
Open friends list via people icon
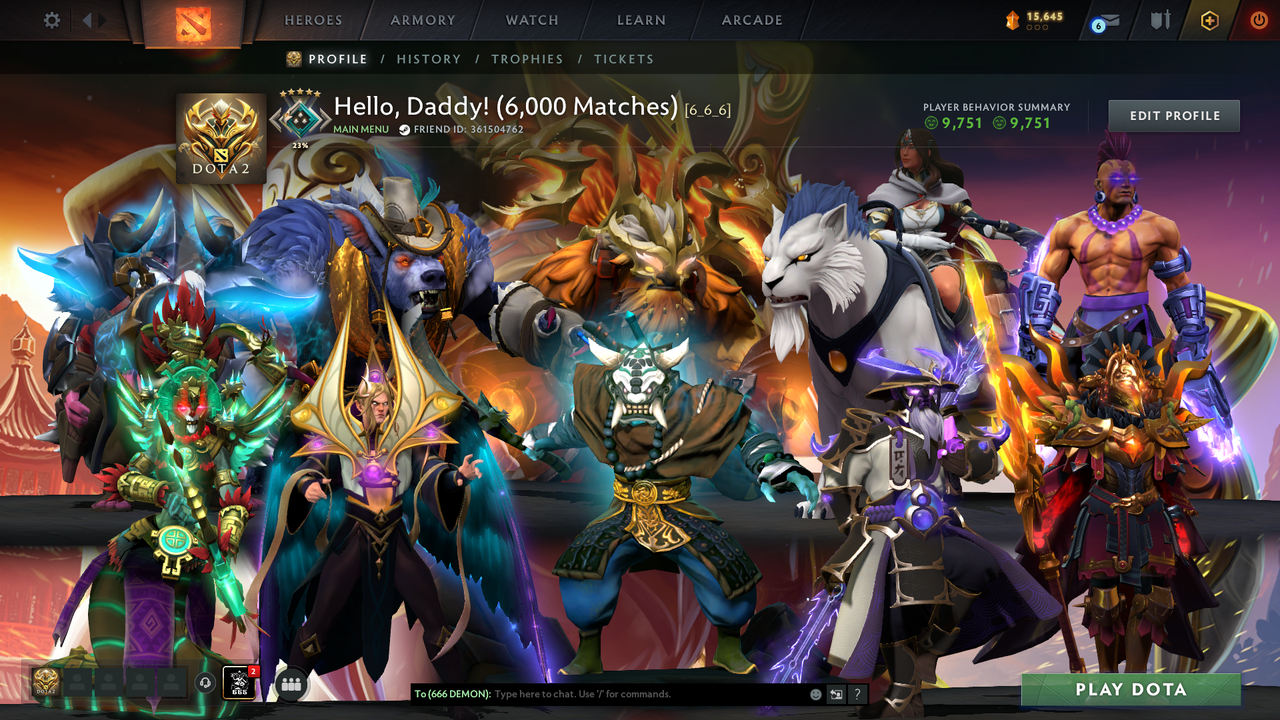coord(290,684)
